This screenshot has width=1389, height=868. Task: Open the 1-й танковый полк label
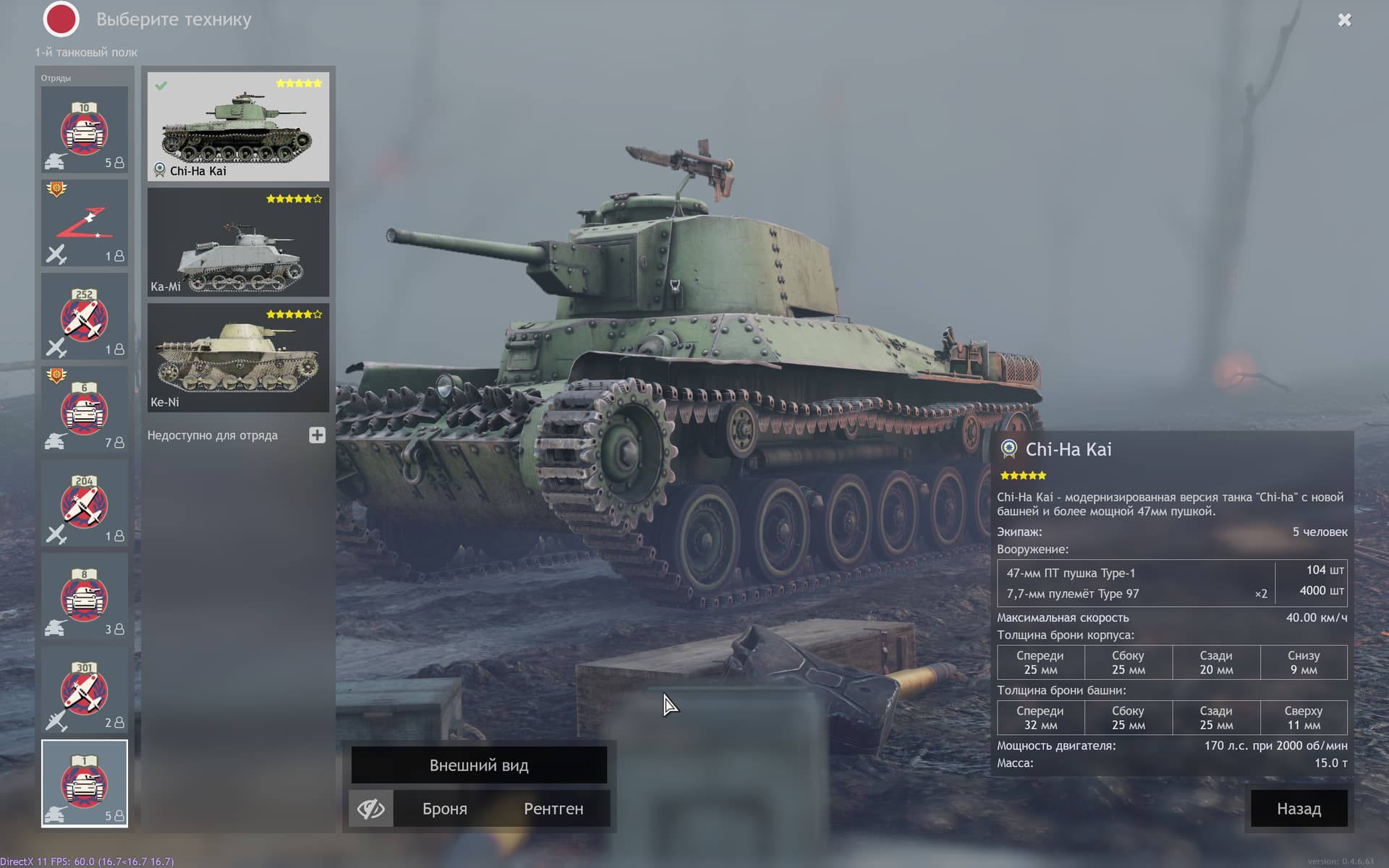pyautogui.click(x=86, y=53)
